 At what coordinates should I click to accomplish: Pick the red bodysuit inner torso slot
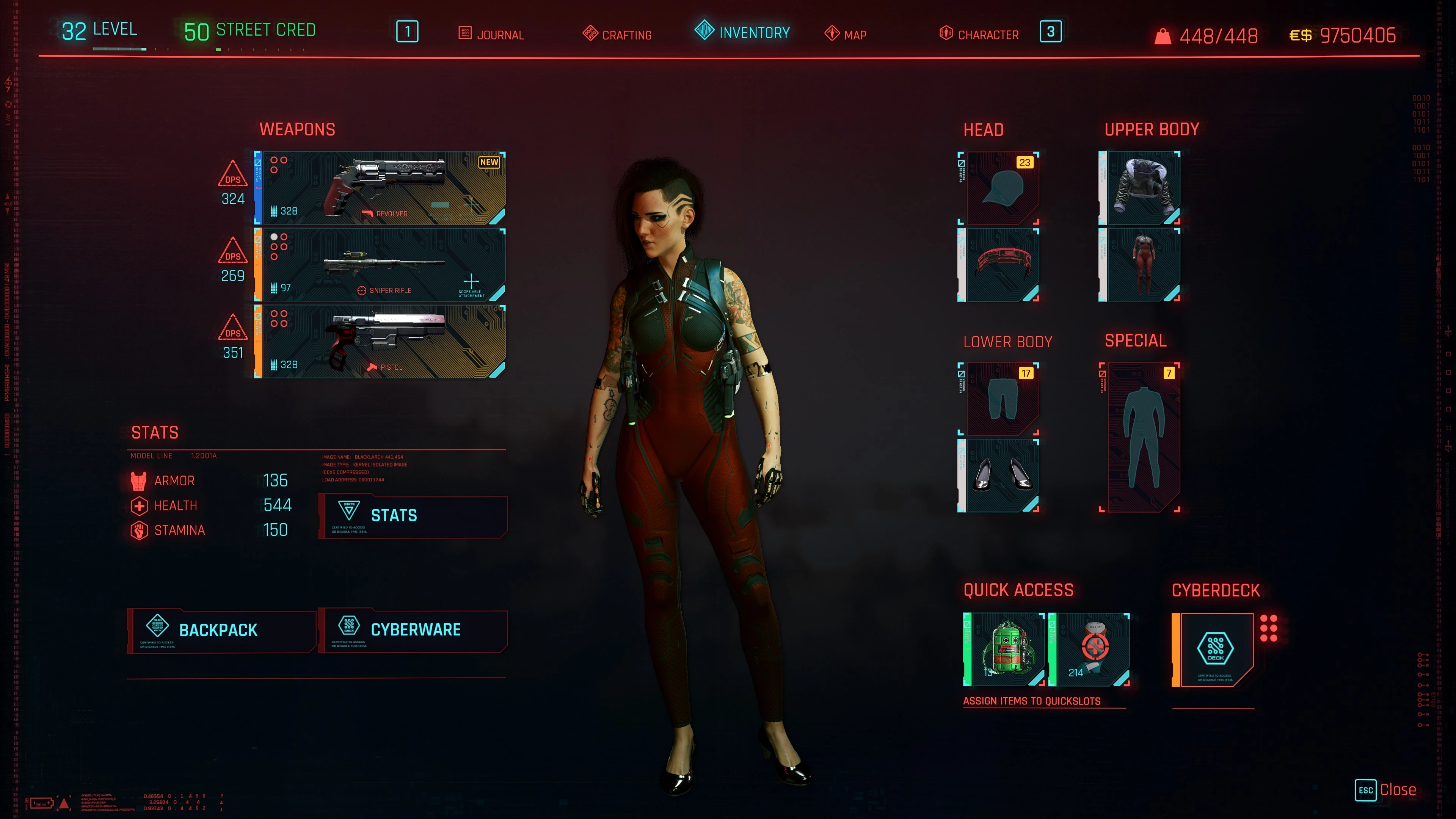[x=1139, y=265]
